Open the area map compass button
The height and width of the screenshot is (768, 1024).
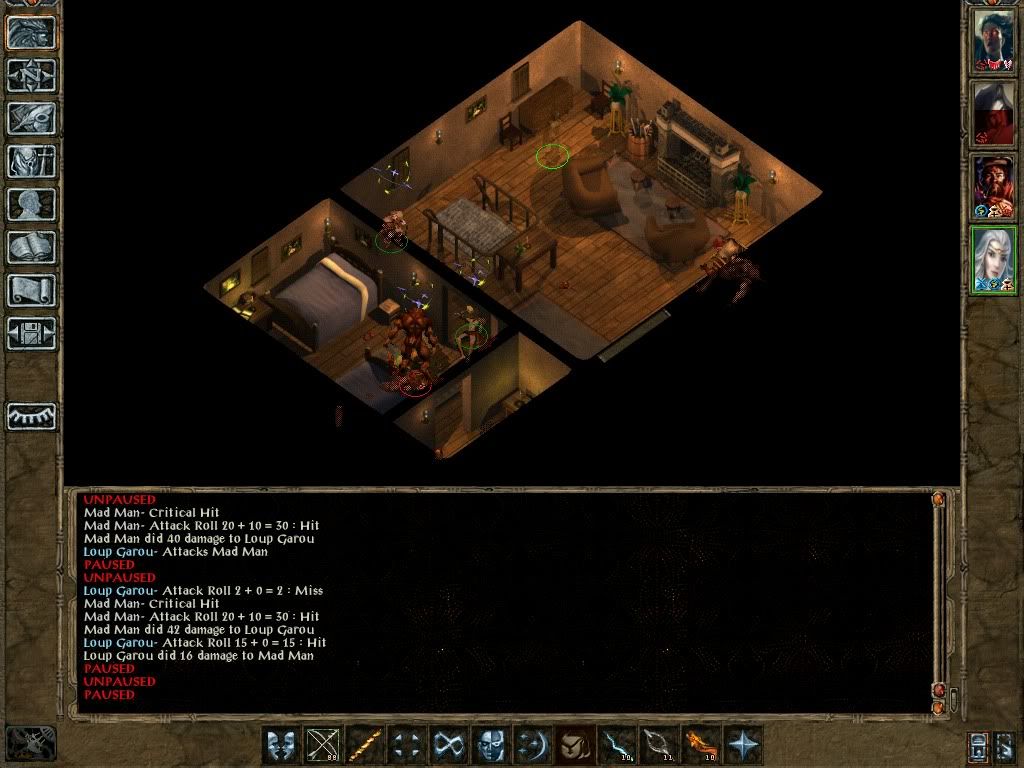pos(32,75)
